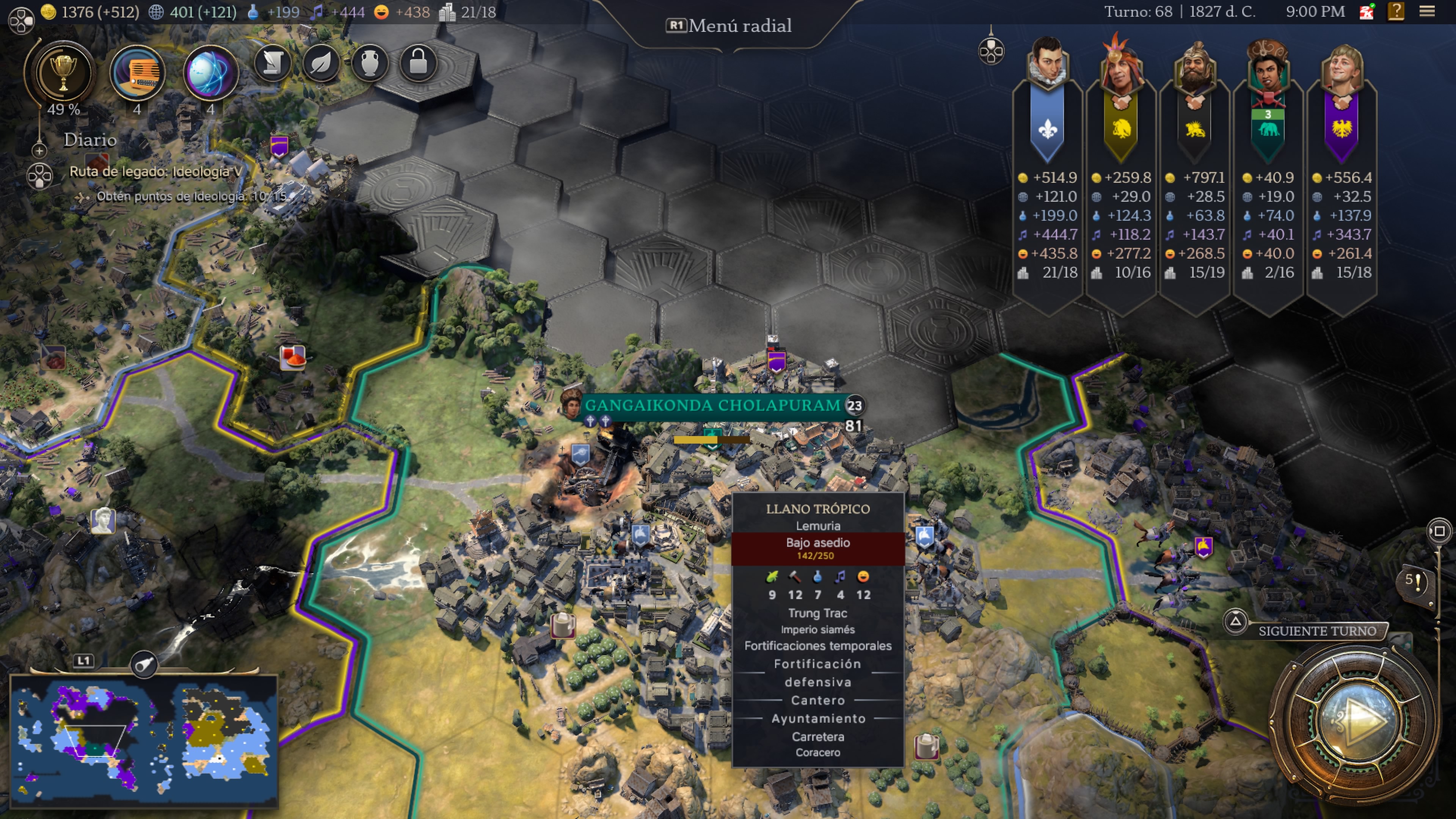
Task: Click the Siguiente Turno button
Action: [x=1317, y=631]
